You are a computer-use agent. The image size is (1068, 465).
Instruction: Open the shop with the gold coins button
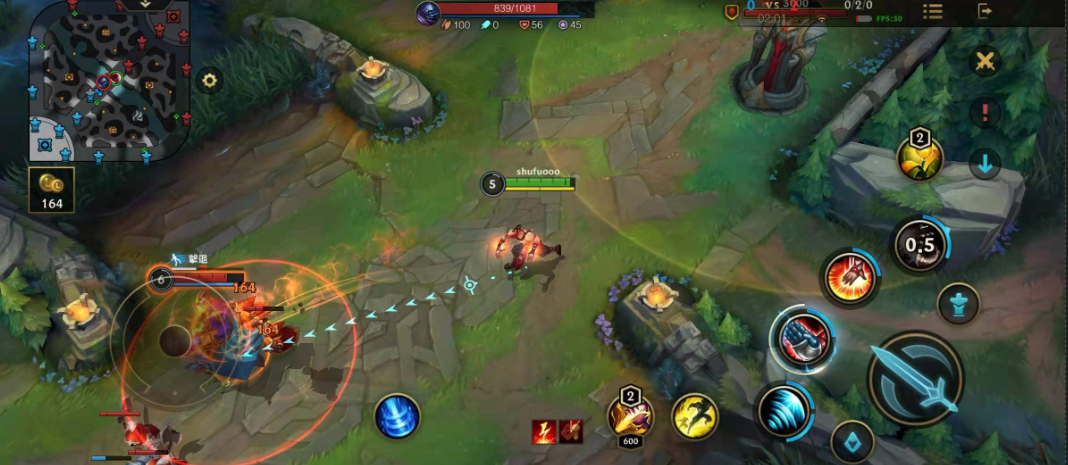(51, 189)
